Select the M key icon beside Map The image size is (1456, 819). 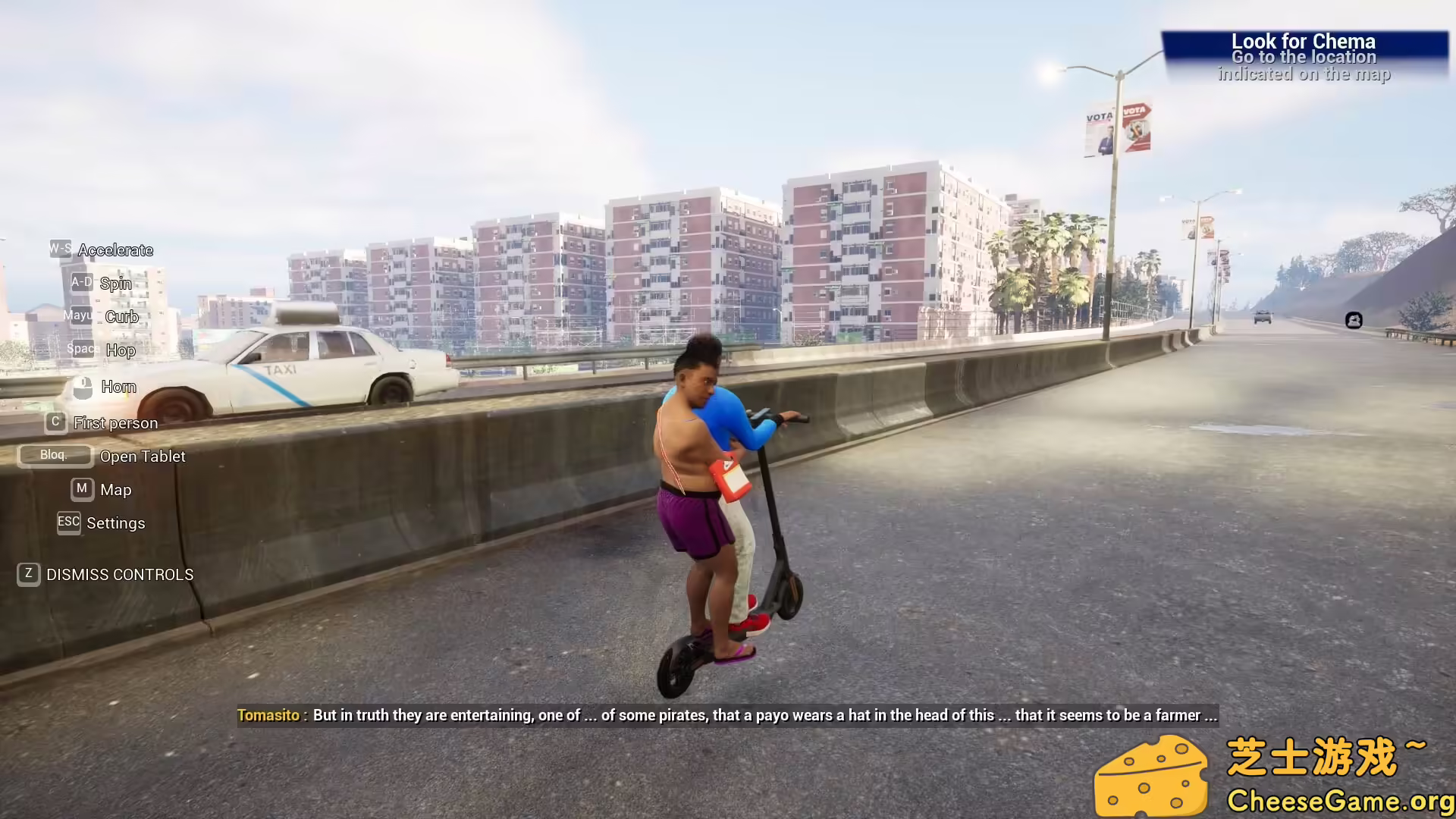[x=82, y=489]
